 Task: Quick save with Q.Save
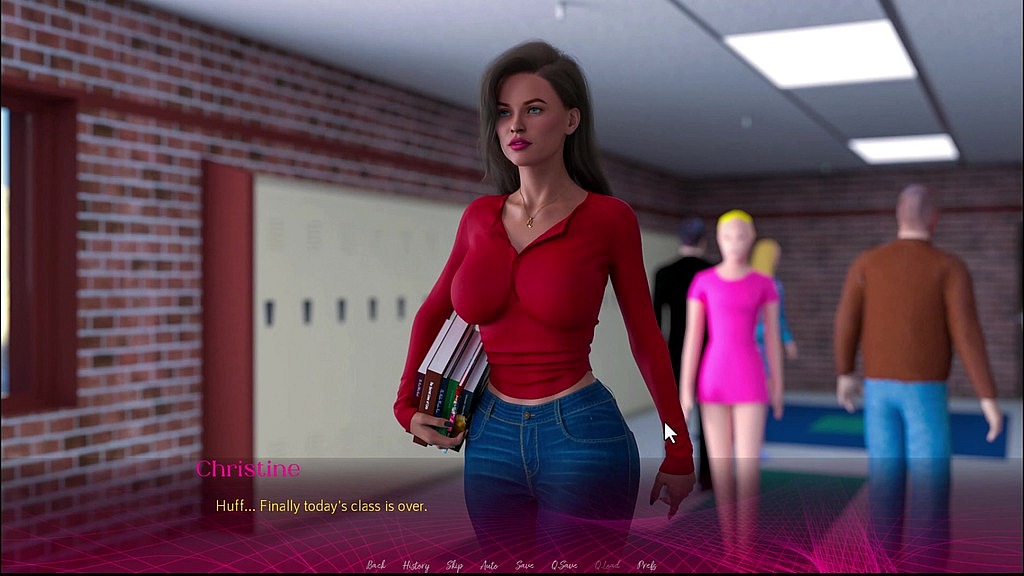pyautogui.click(x=564, y=565)
